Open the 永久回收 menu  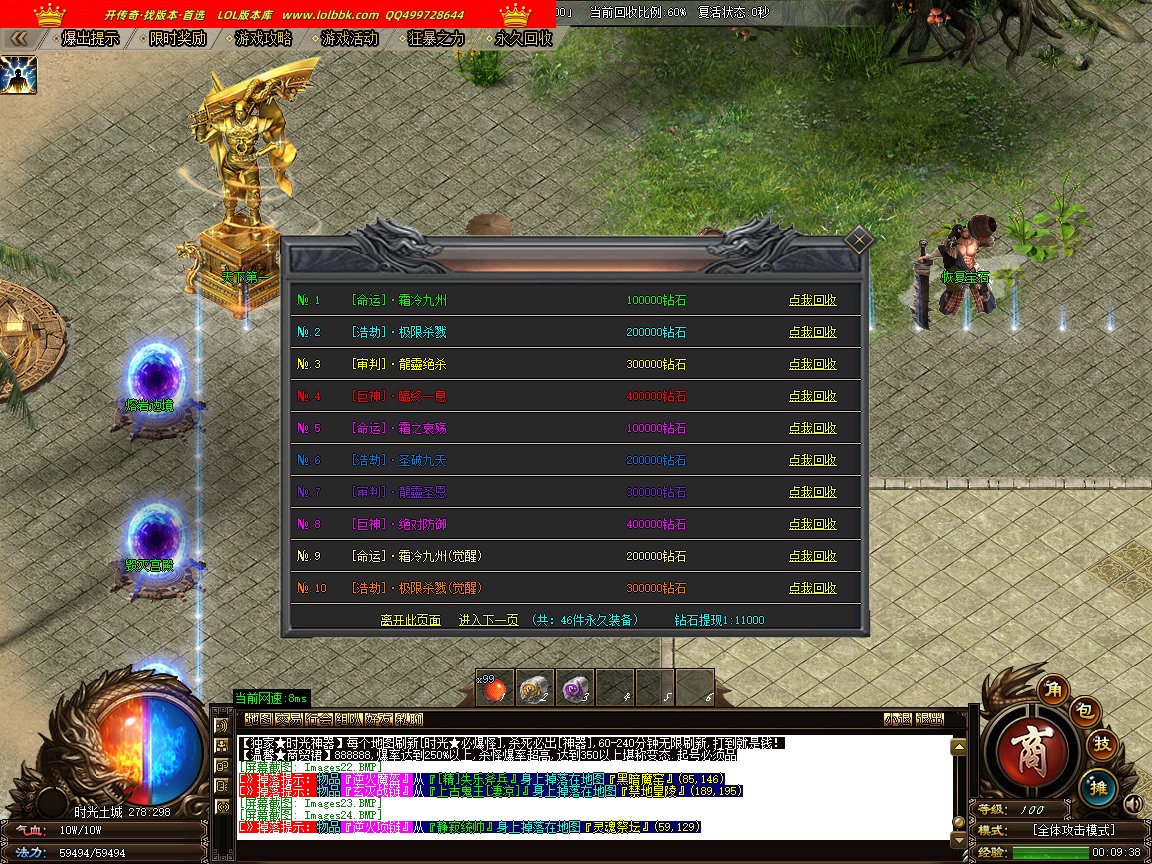click(x=524, y=39)
